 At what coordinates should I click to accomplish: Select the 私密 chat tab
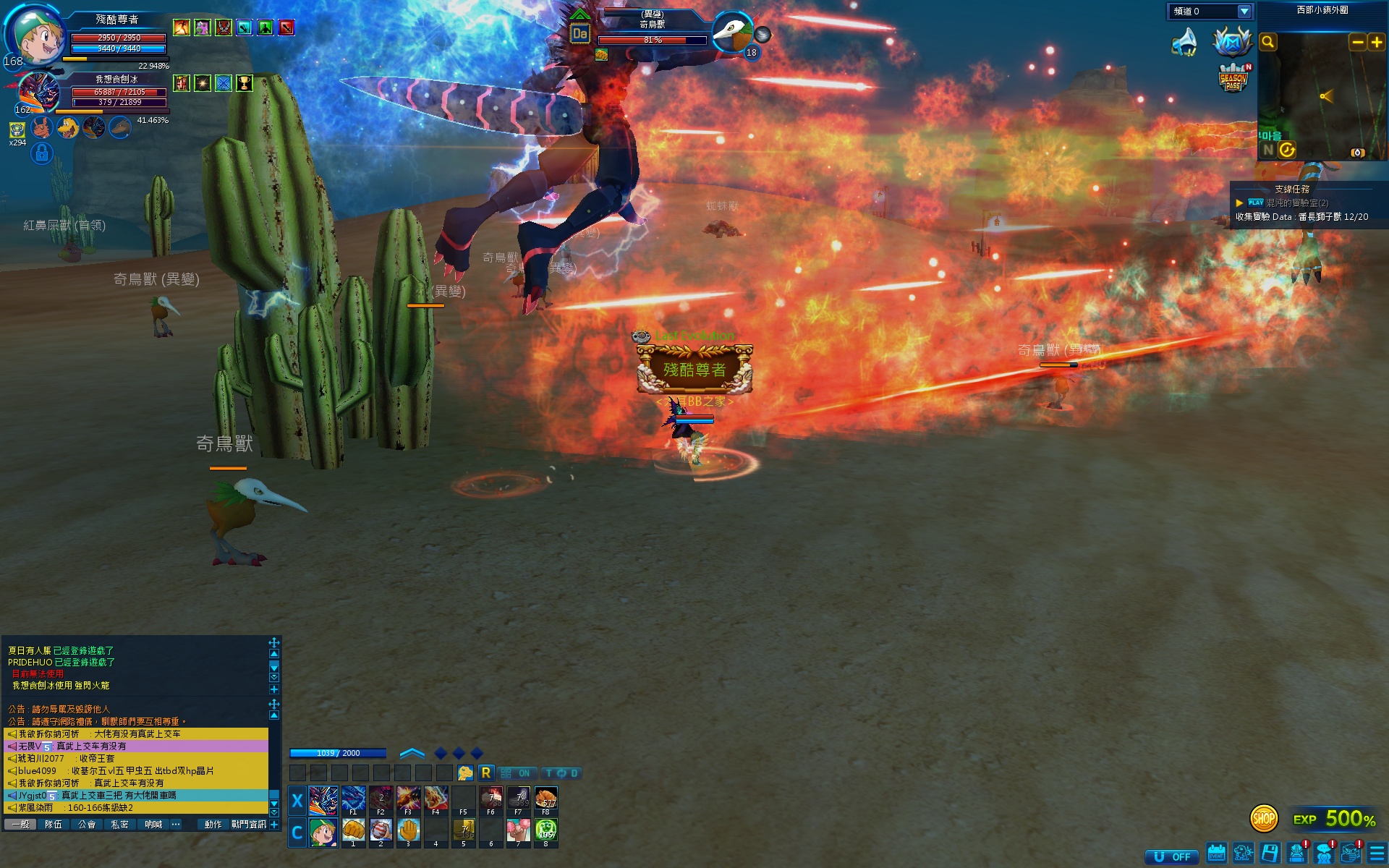(120, 825)
